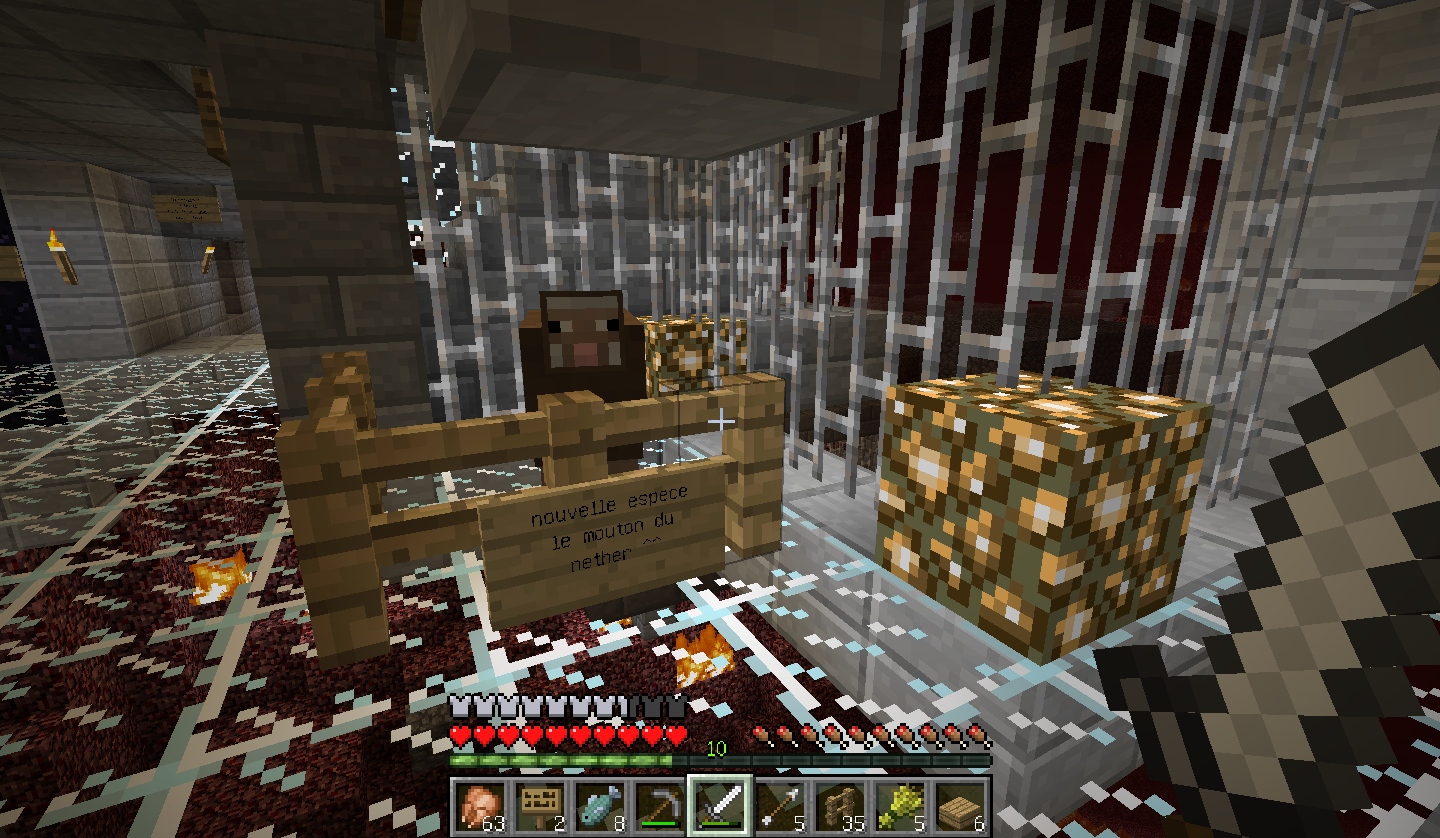Pick the fence stack of 35
The width and height of the screenshot is (1440, 838).
[x=839, y=805]
